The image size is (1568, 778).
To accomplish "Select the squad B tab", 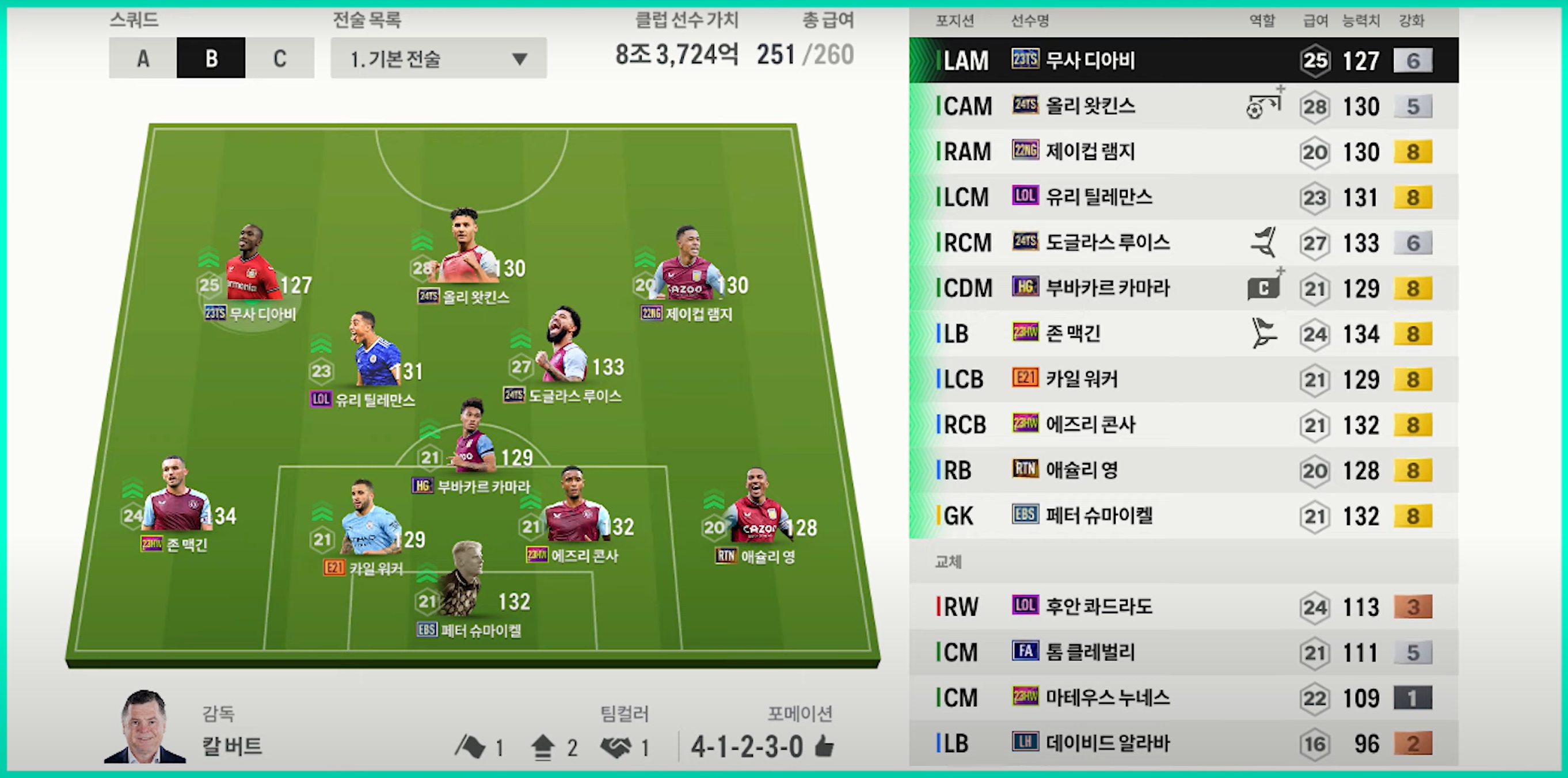I will tap(211, 58).
